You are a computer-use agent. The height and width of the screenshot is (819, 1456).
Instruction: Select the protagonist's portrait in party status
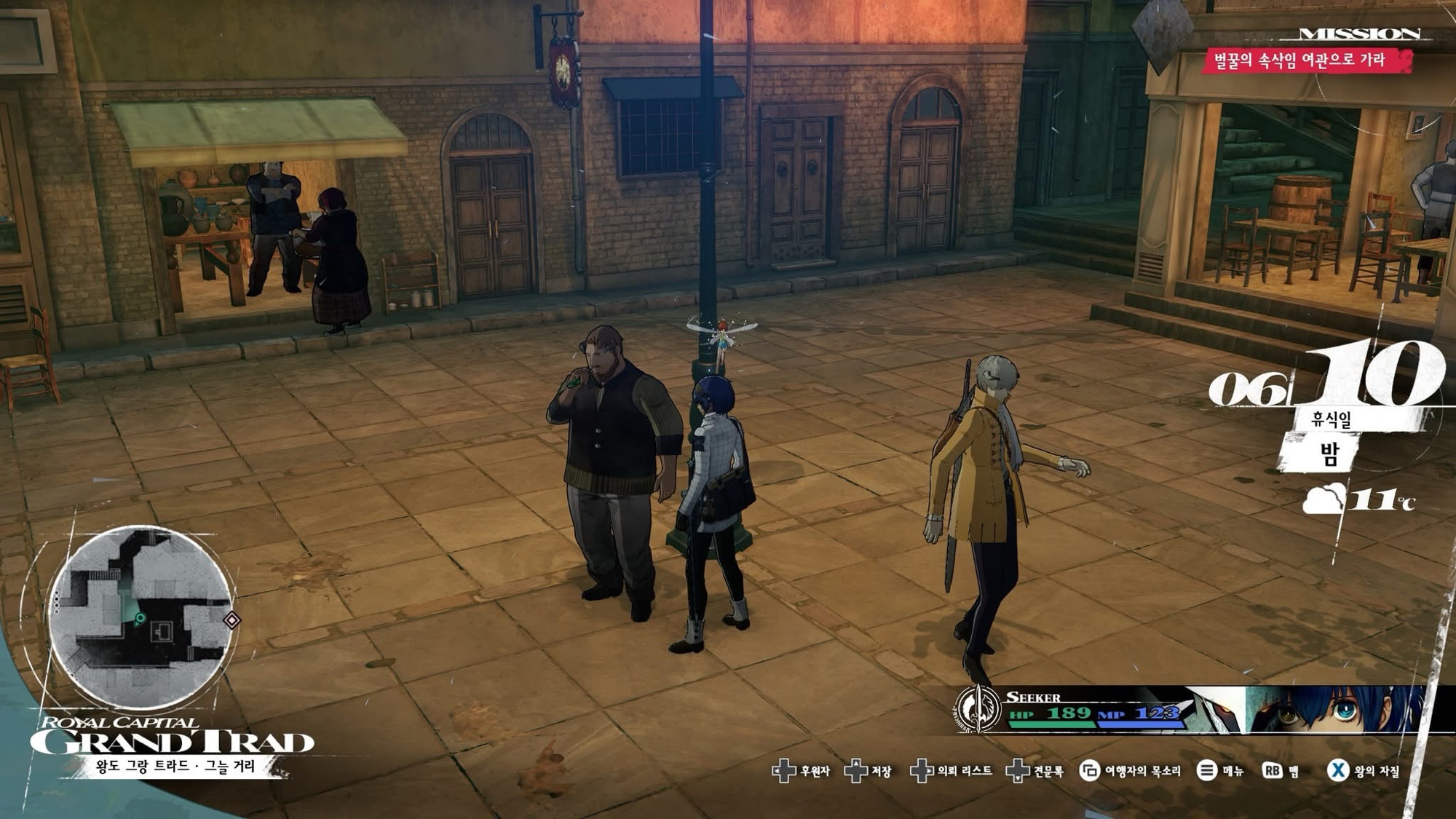tap(1332, 708)
